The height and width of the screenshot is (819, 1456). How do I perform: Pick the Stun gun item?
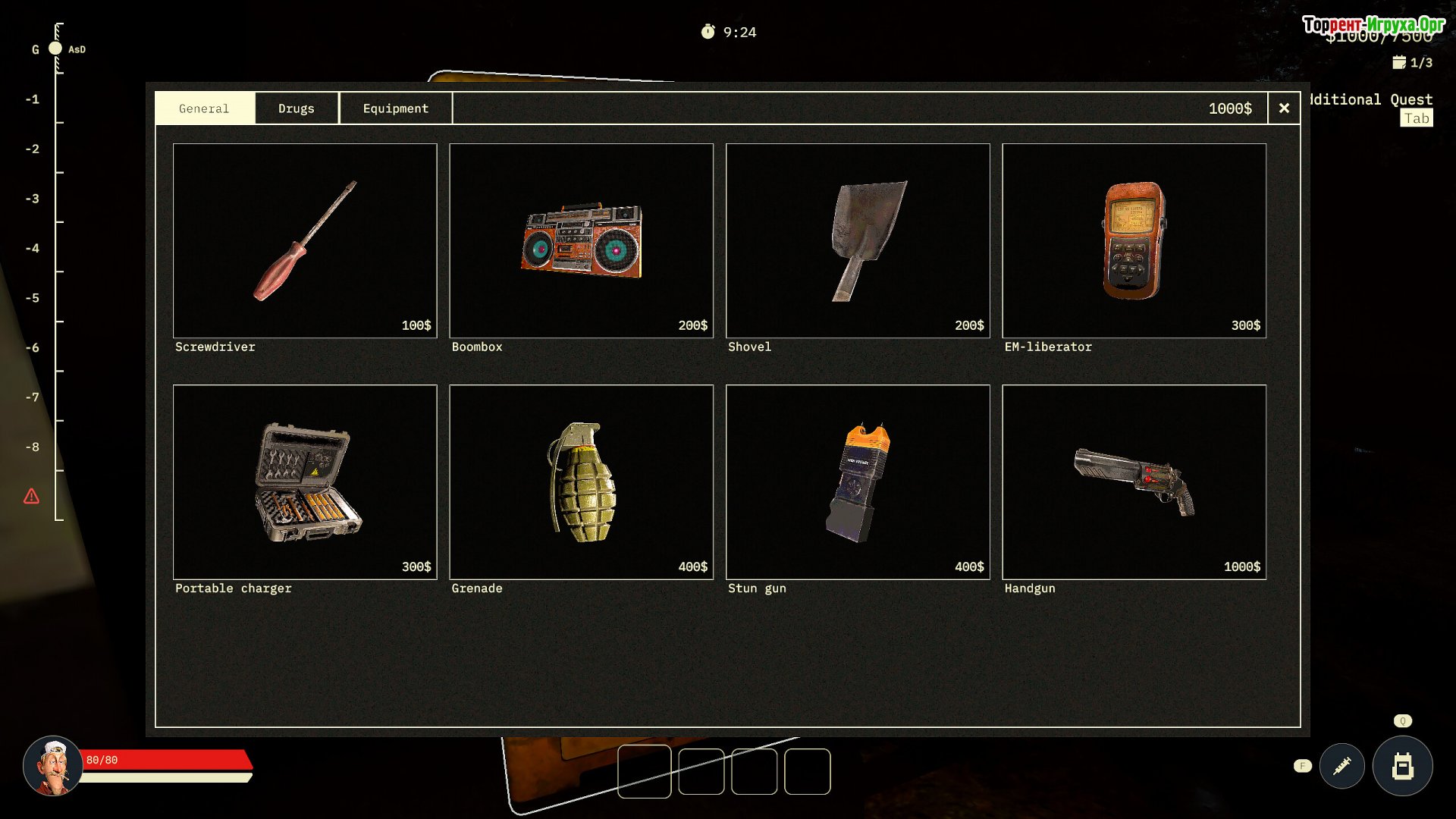[x=858, y=482]
